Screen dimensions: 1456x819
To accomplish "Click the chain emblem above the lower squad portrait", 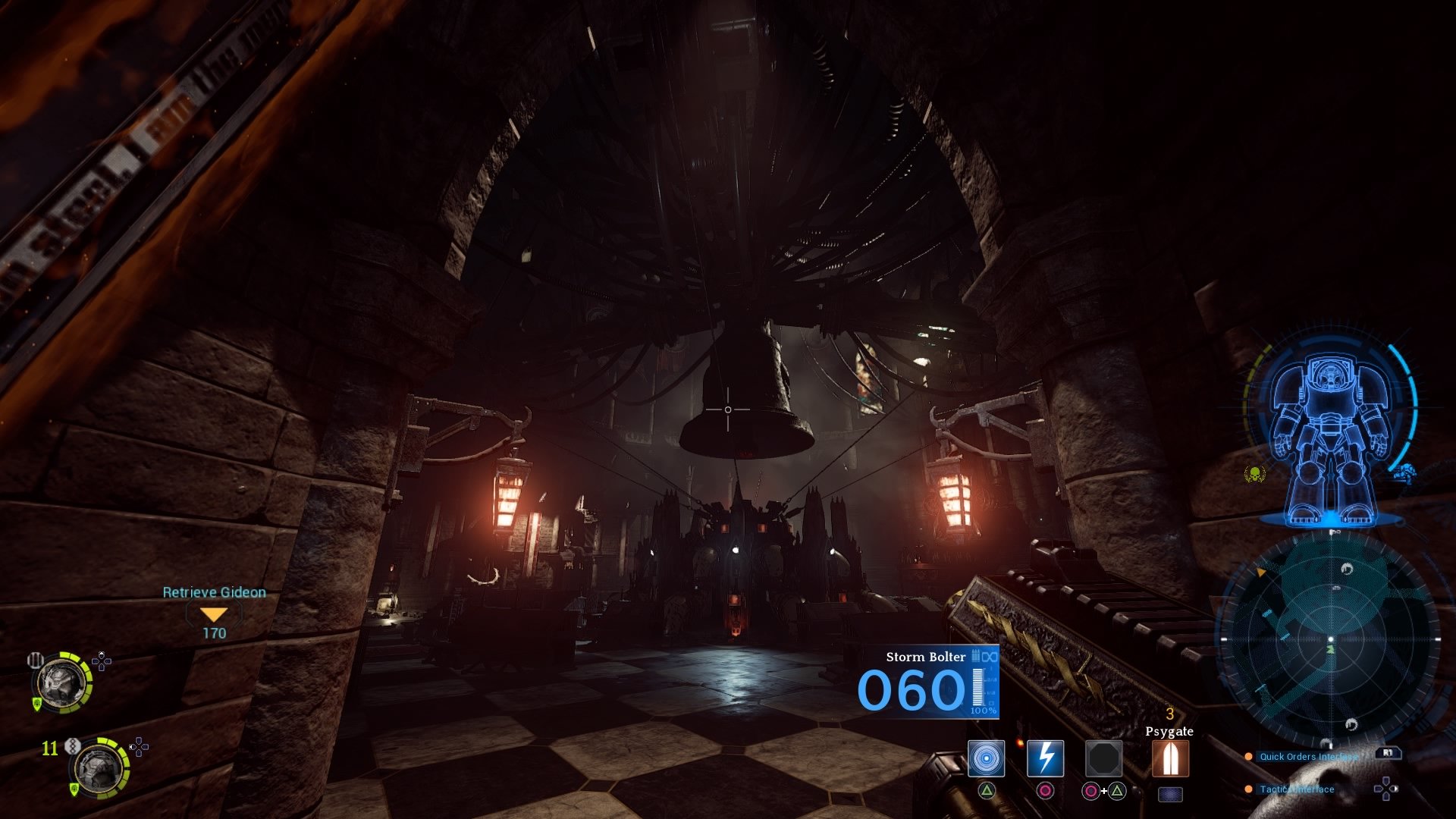I will [x=73, y=746].
